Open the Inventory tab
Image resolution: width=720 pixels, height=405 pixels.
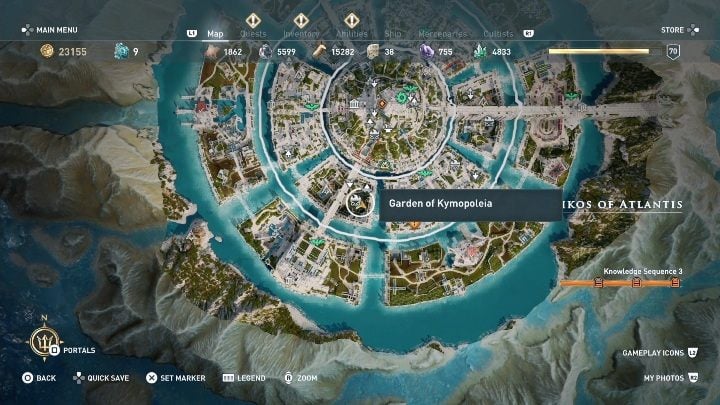click(301, 33)
